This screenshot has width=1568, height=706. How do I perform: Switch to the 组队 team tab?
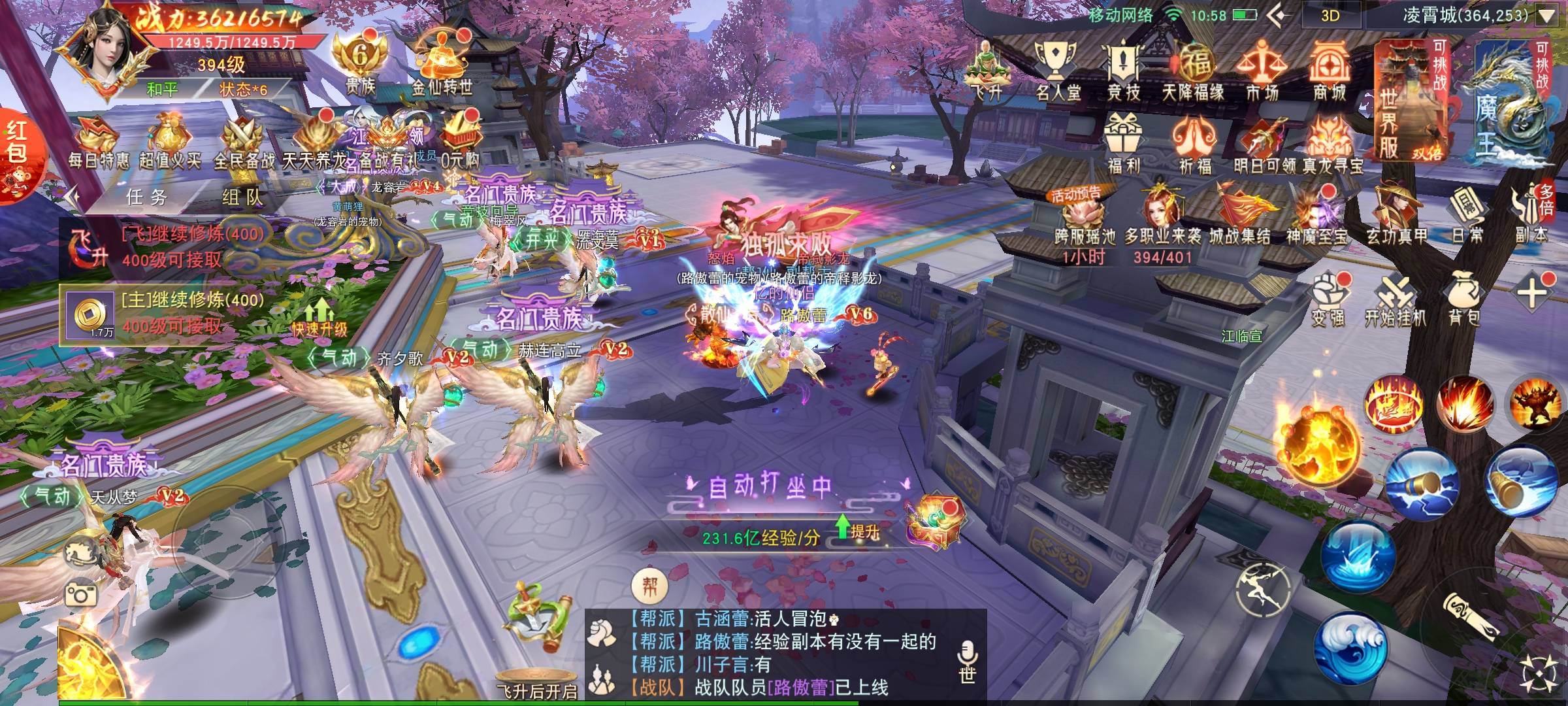coord(242,197)
